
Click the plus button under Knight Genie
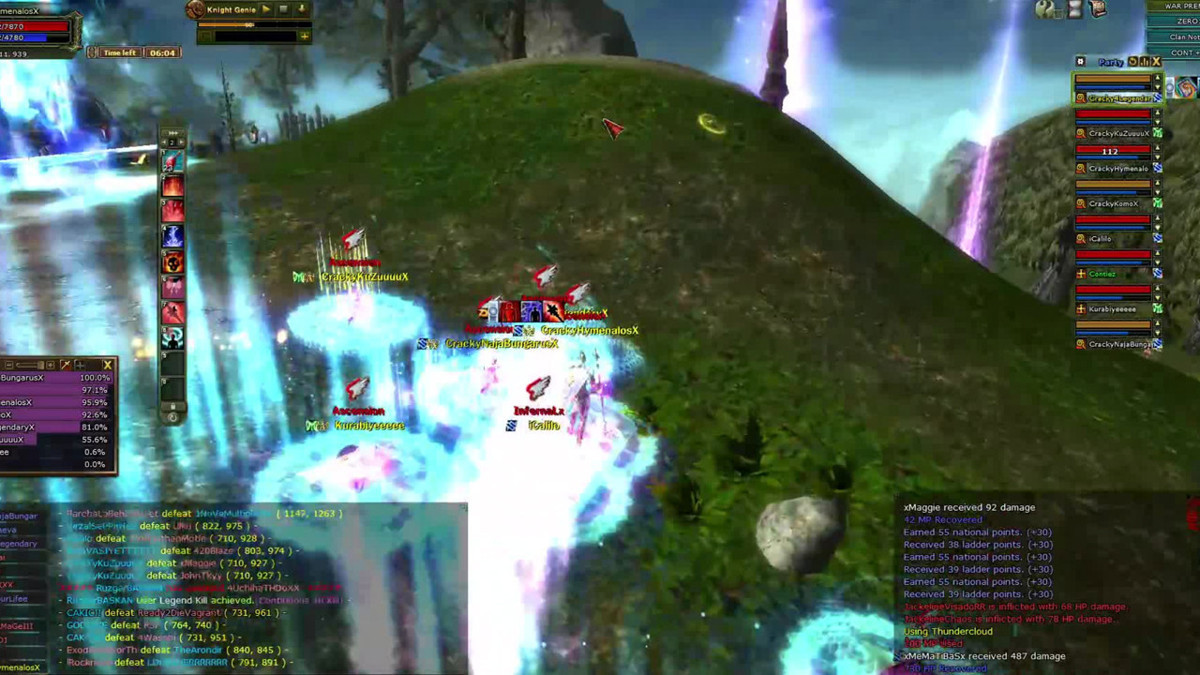point(304,36)
